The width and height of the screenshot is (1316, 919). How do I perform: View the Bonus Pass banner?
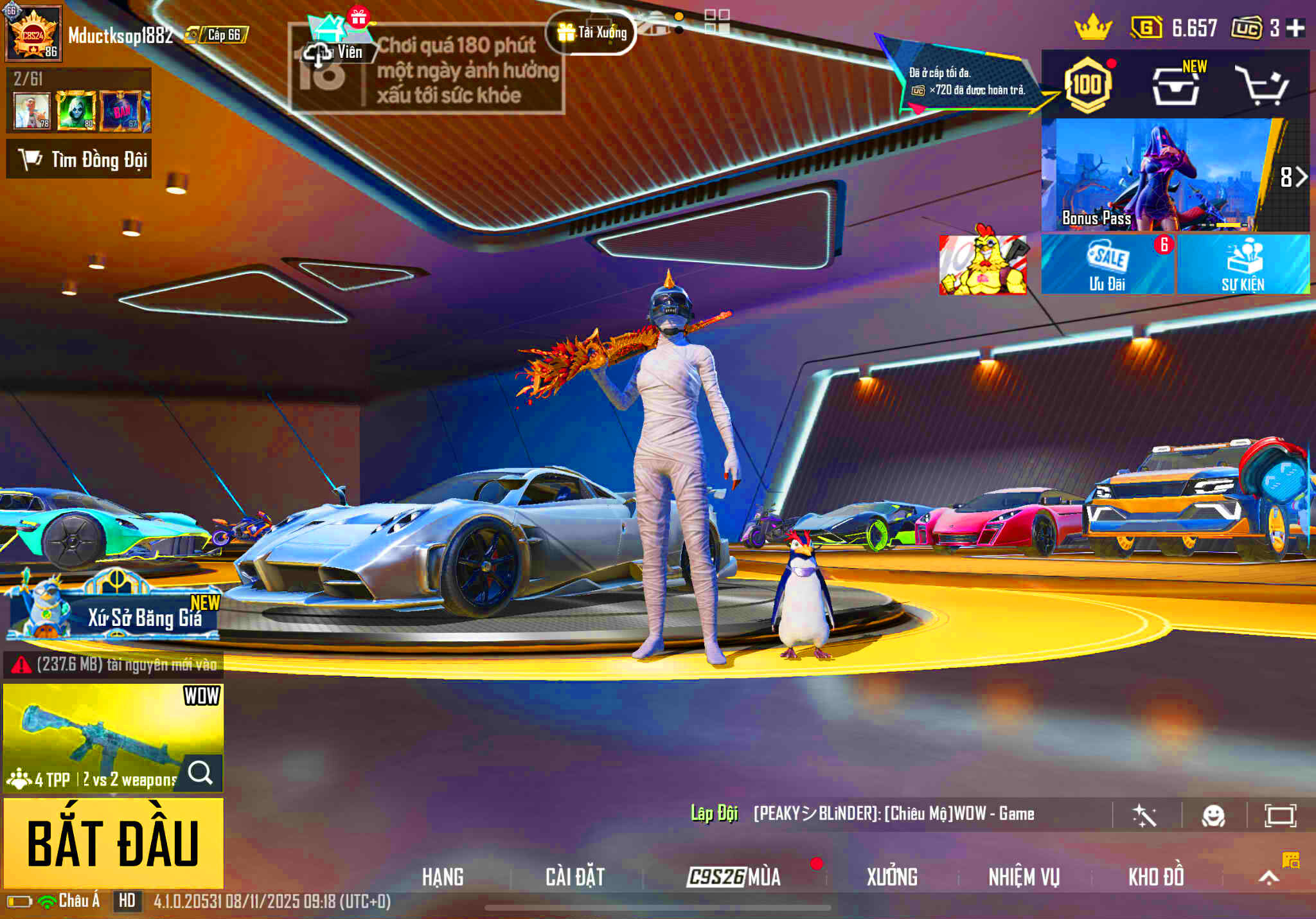click(x=1157, y=175)
